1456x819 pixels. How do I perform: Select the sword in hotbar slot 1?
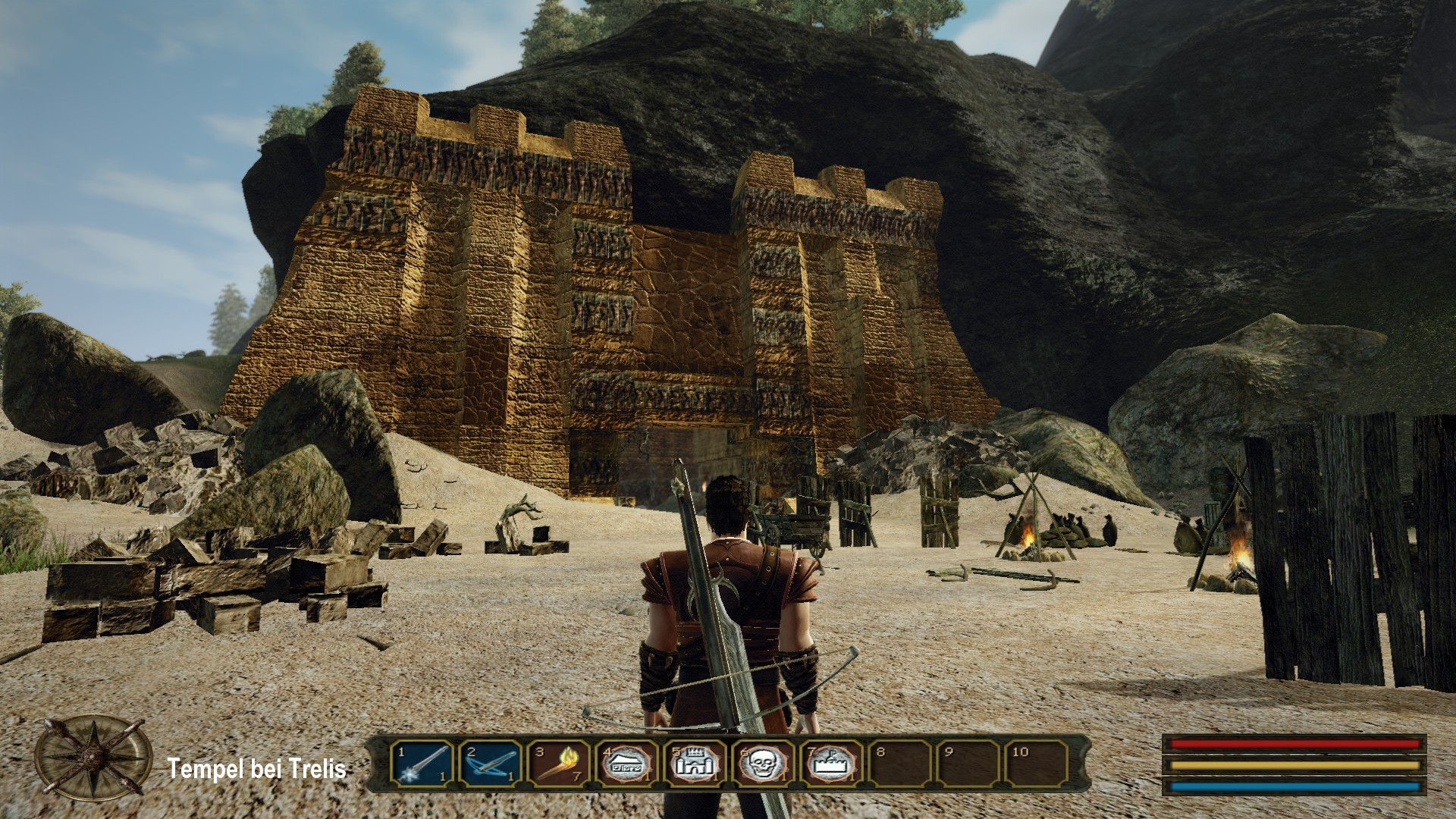[422, 764]
